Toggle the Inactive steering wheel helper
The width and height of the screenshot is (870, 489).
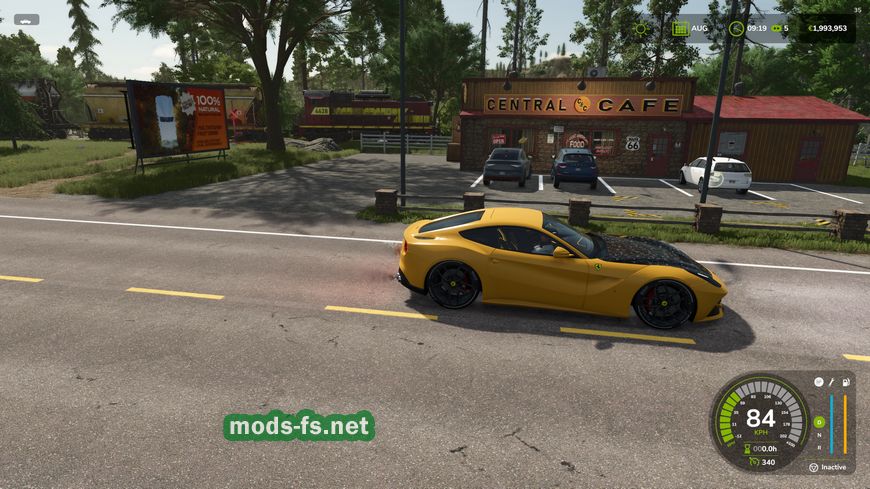[813, 467]
